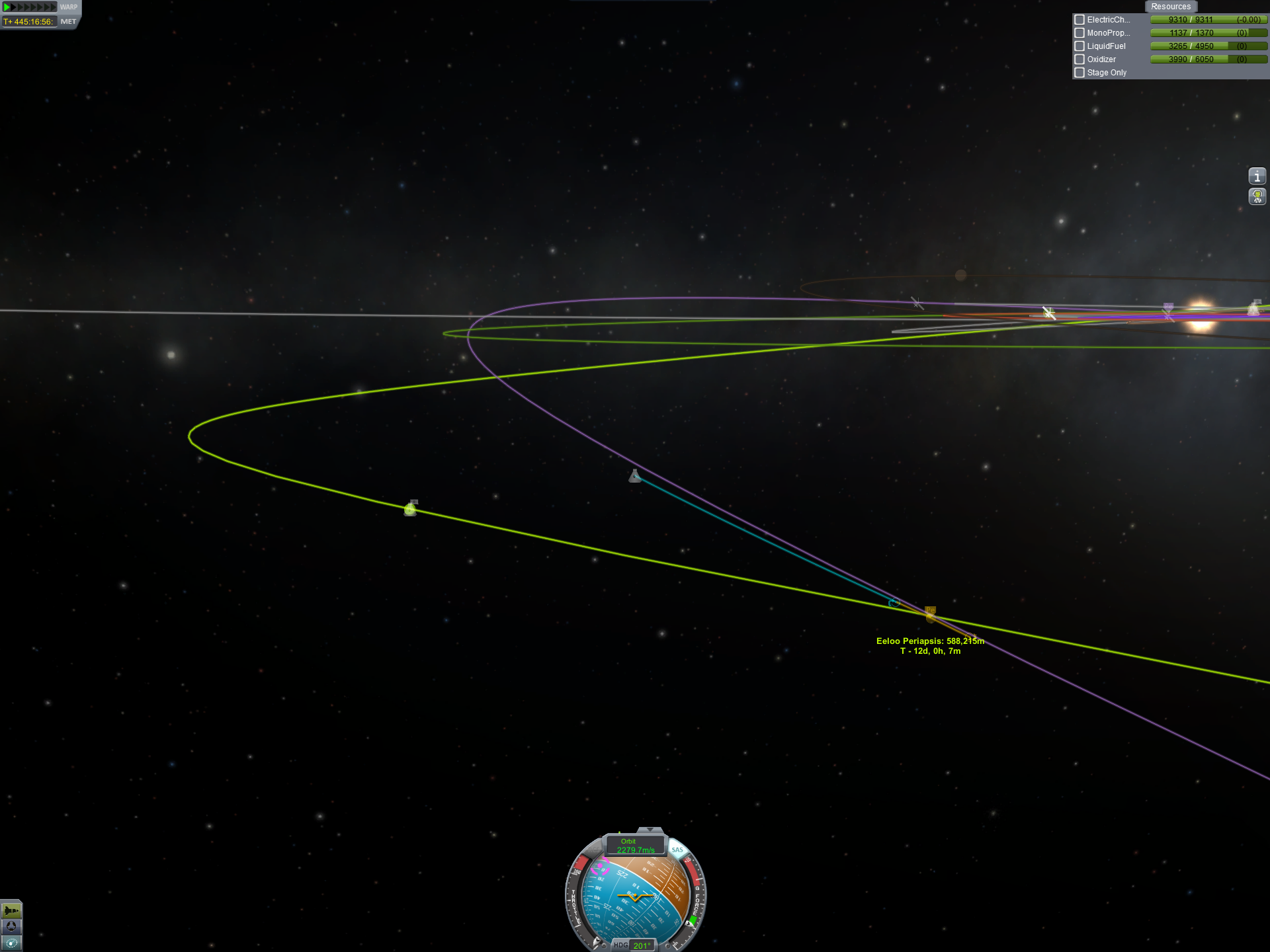
Task: Click the blue Kerbal Space Center button
Action: [x=11, y=926]
